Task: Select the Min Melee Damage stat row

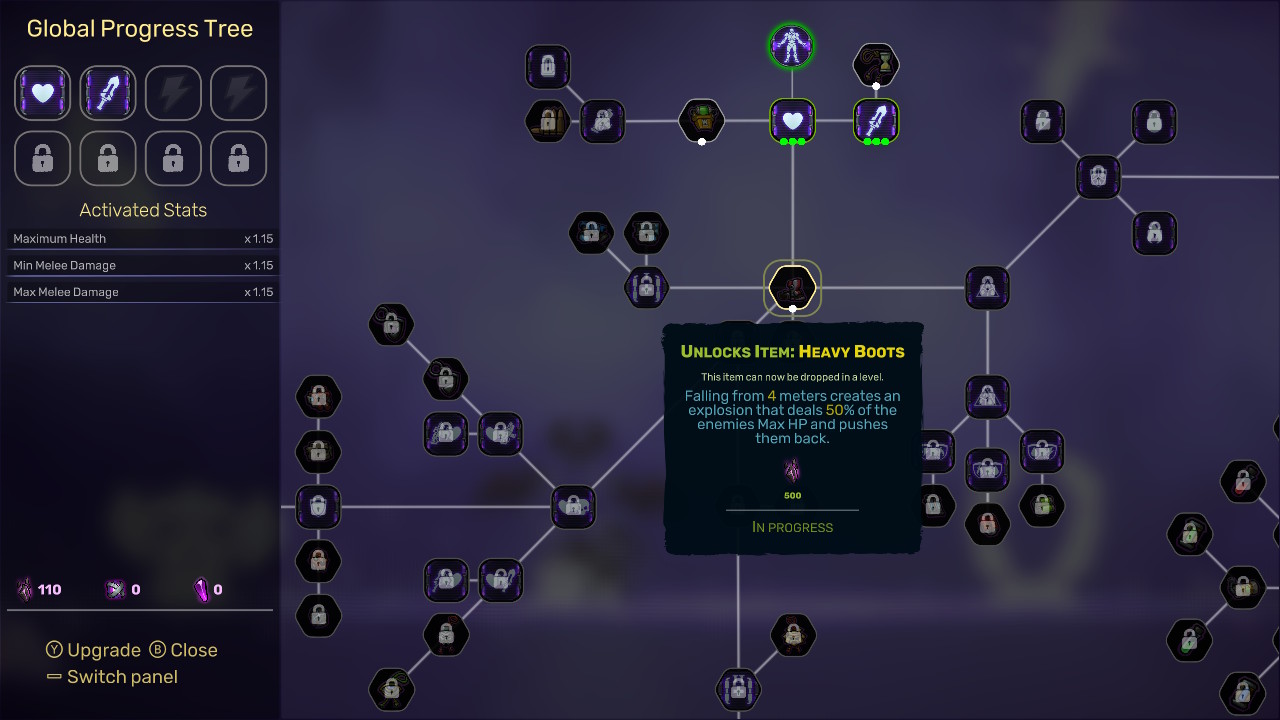Action: point(143,265)
